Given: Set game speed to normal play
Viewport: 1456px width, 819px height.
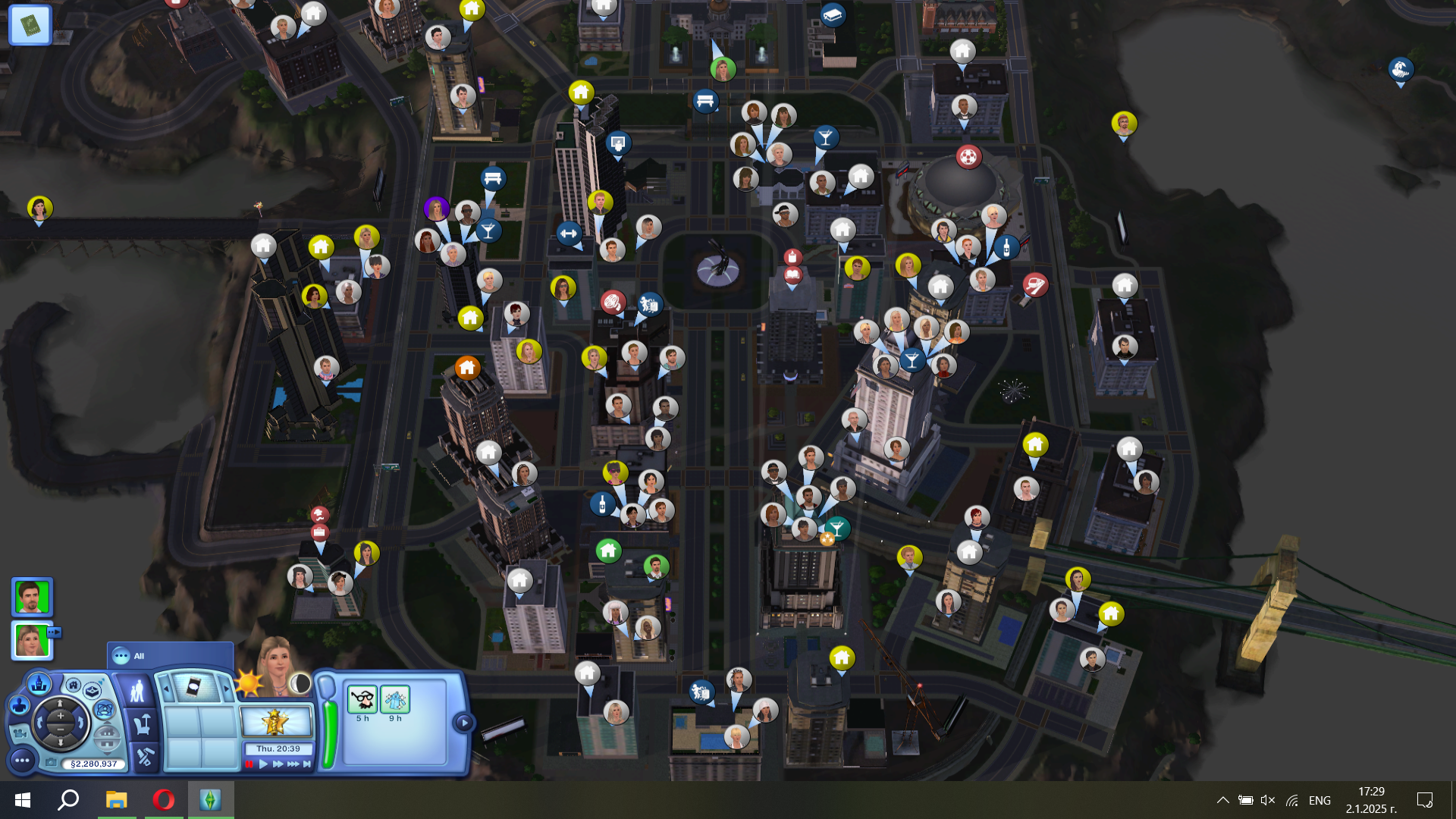Looking at the screenshot, I should point(263,764).
